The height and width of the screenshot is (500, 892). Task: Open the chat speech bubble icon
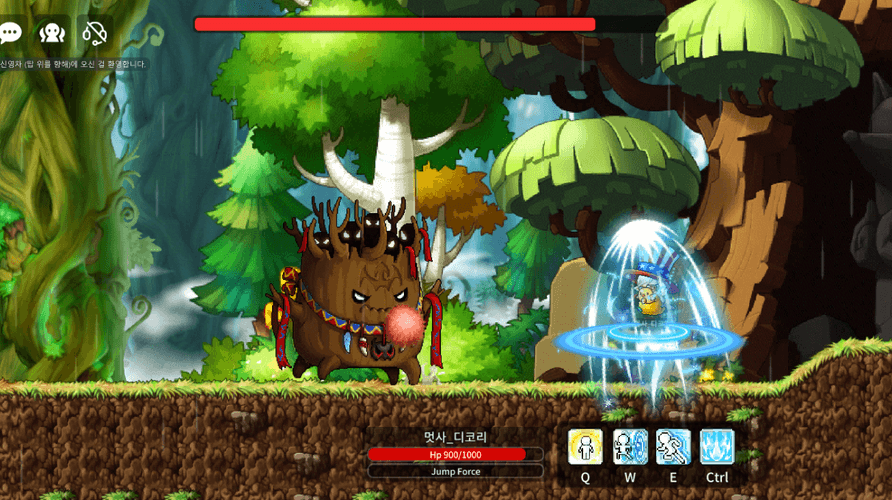(x=9, y=33)
